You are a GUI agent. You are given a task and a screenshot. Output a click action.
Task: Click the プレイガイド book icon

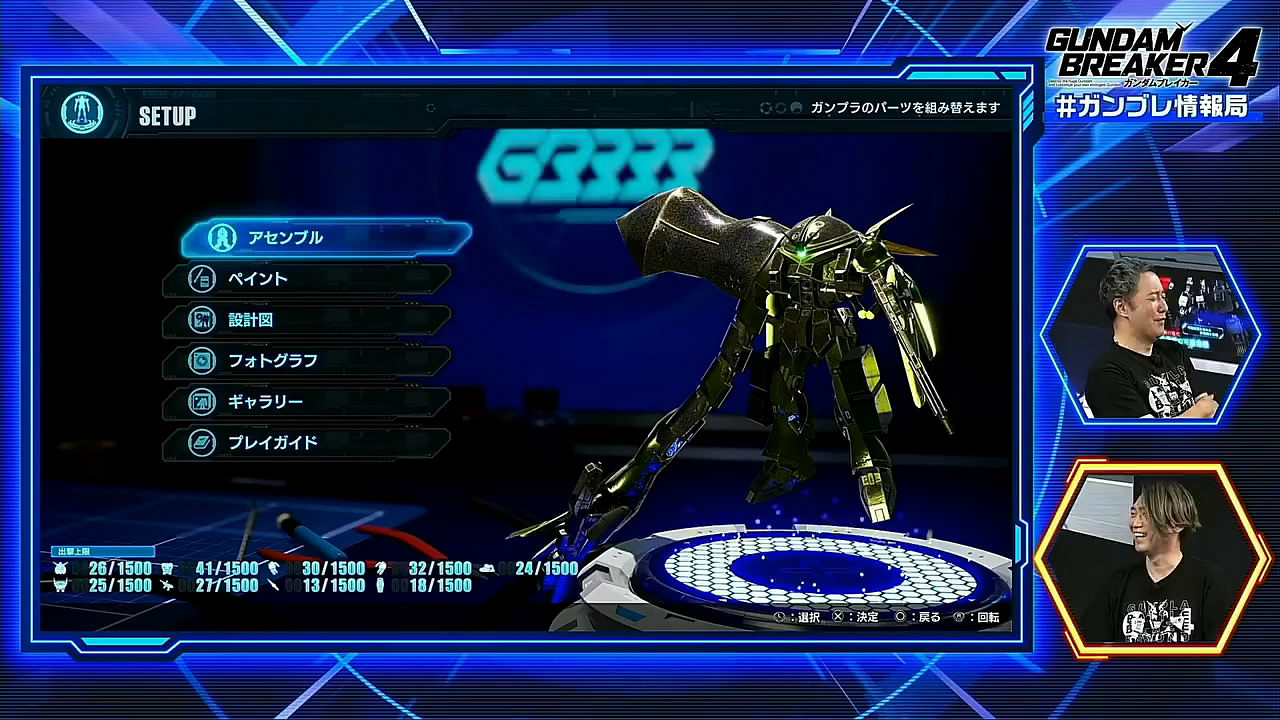click(201, 443)
